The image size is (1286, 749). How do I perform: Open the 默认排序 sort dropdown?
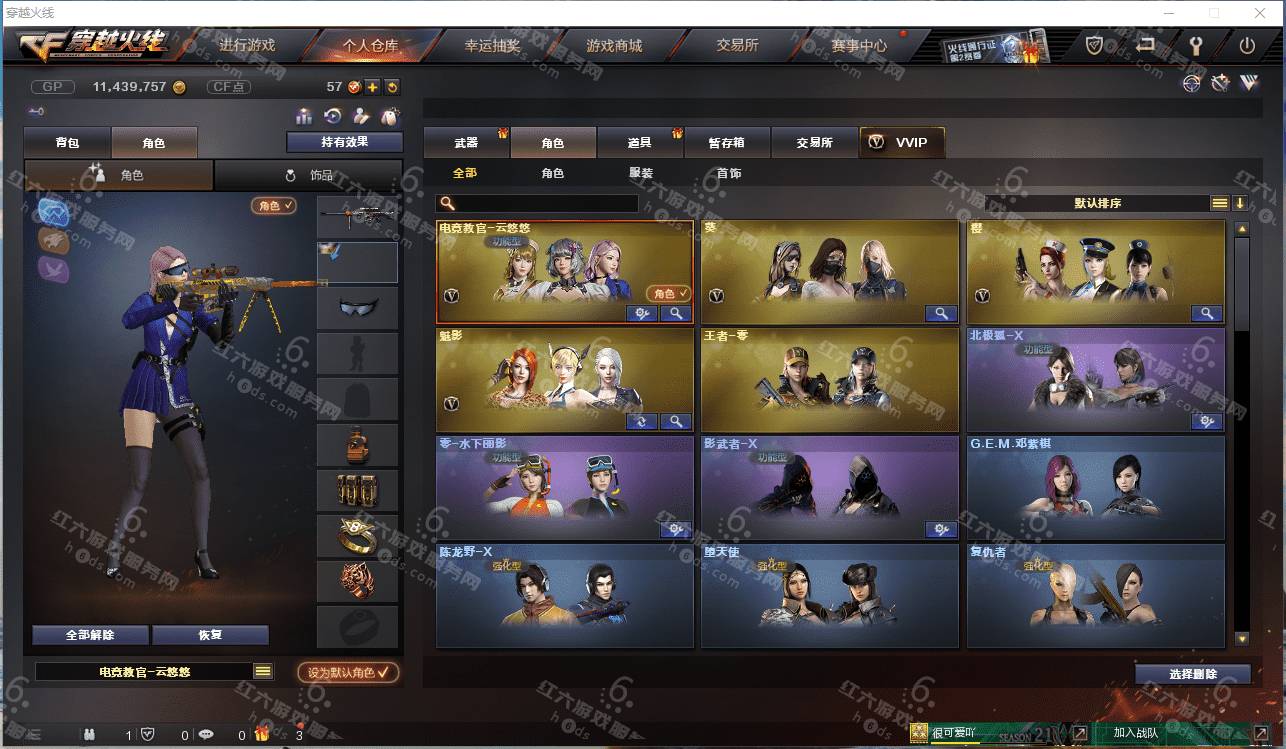click(x=1097, y=203)
